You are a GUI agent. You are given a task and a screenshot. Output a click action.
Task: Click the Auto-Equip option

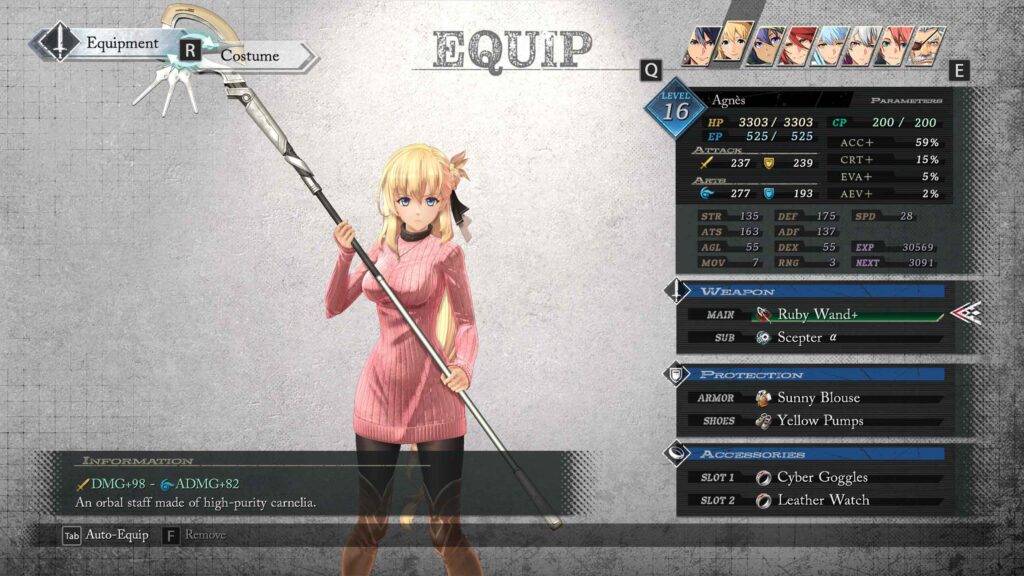coord(107,535)
